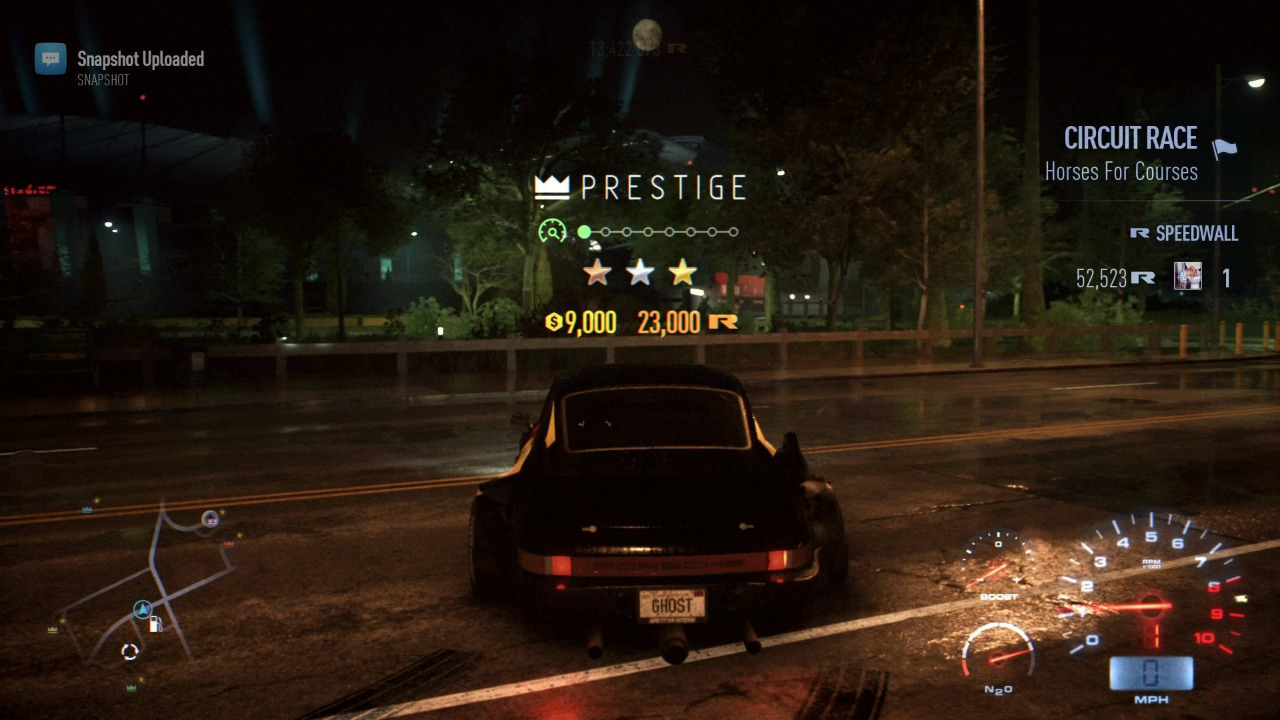The height and width of the screenshot is (720, 1280).
Task: Choose the silver Prestige star
Action: click(640, 271)
